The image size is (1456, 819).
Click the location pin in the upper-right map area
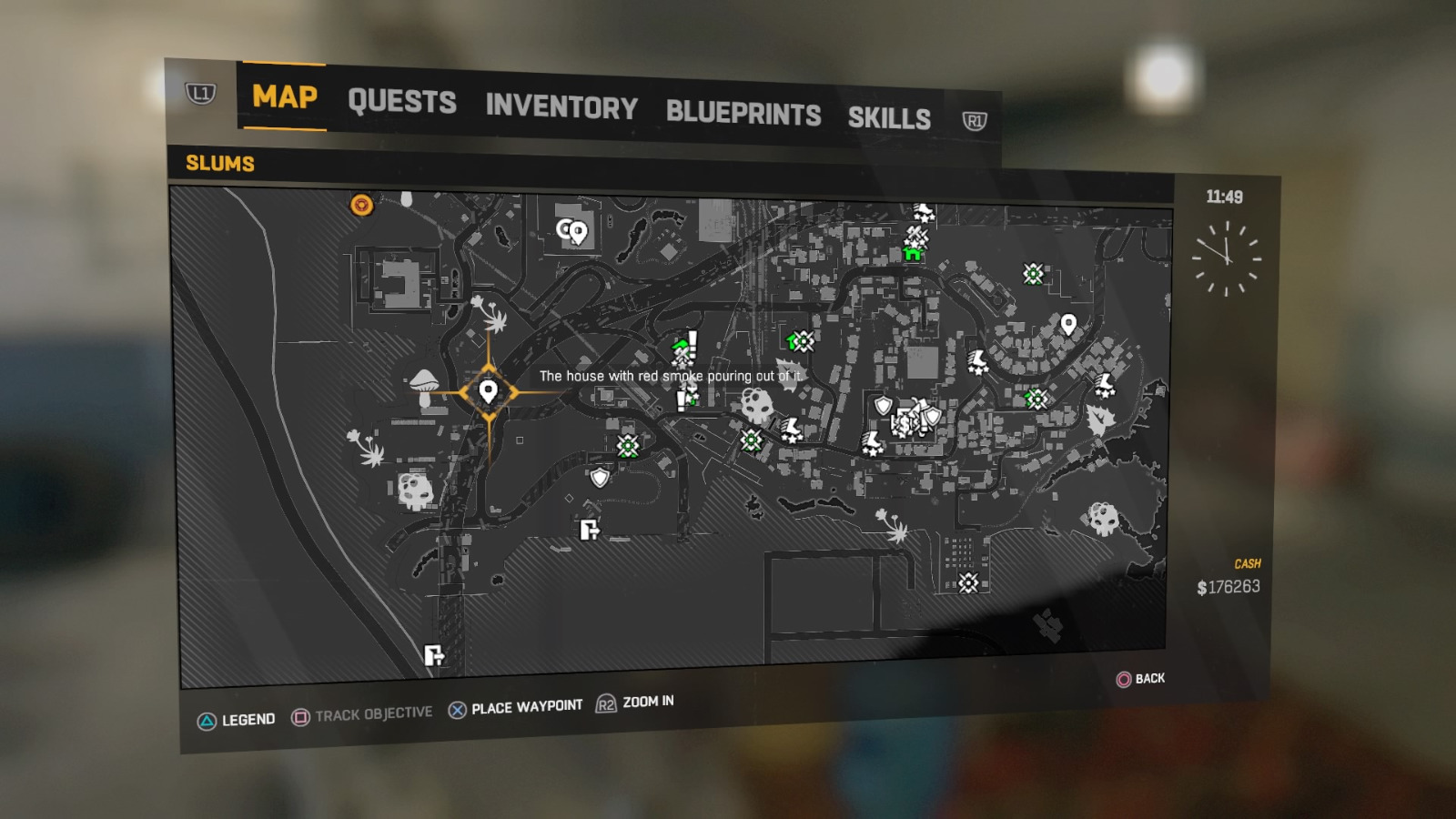pos(1067,323)
